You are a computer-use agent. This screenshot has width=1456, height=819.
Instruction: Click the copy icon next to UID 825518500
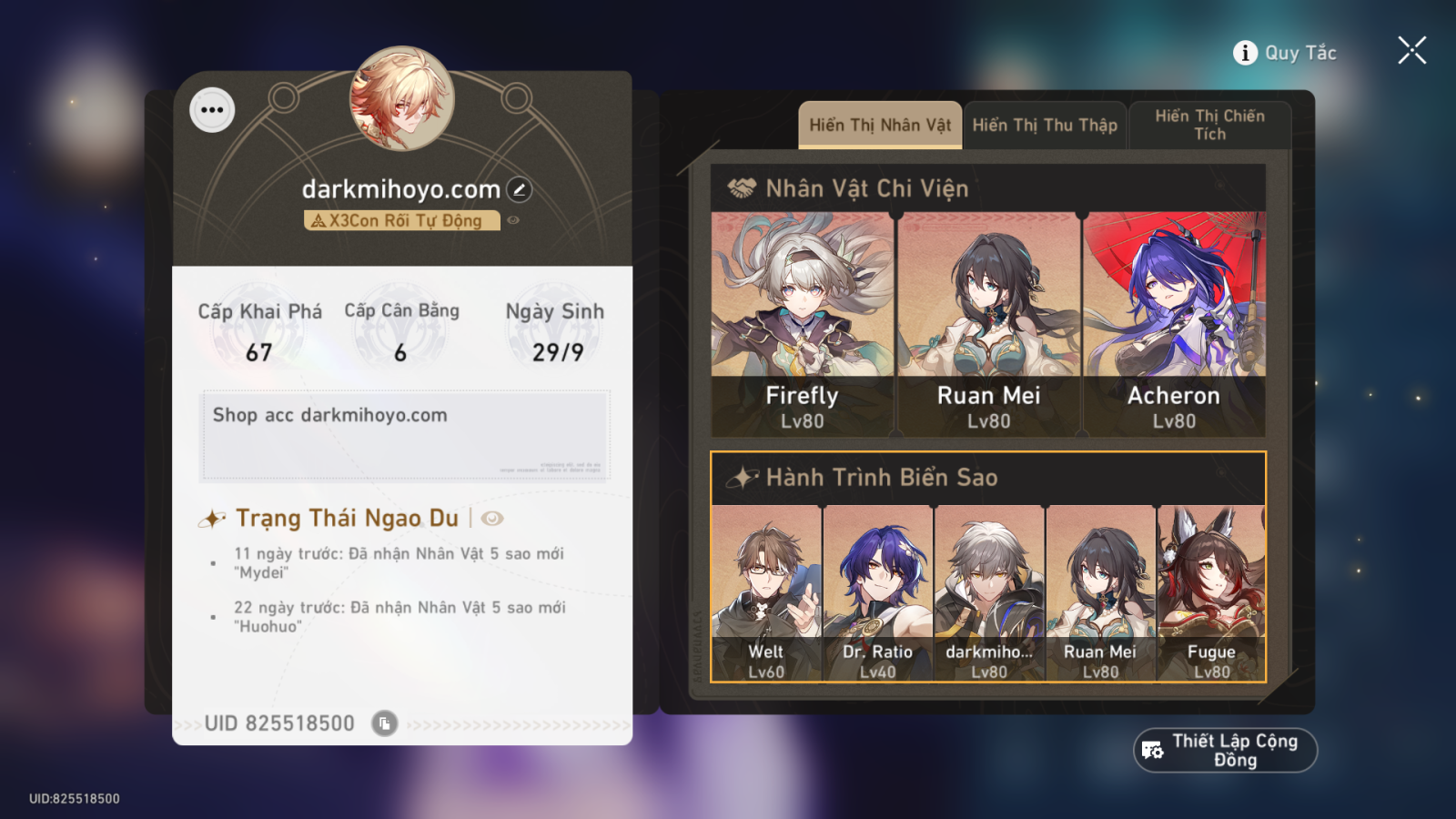[x=386, y=722]
